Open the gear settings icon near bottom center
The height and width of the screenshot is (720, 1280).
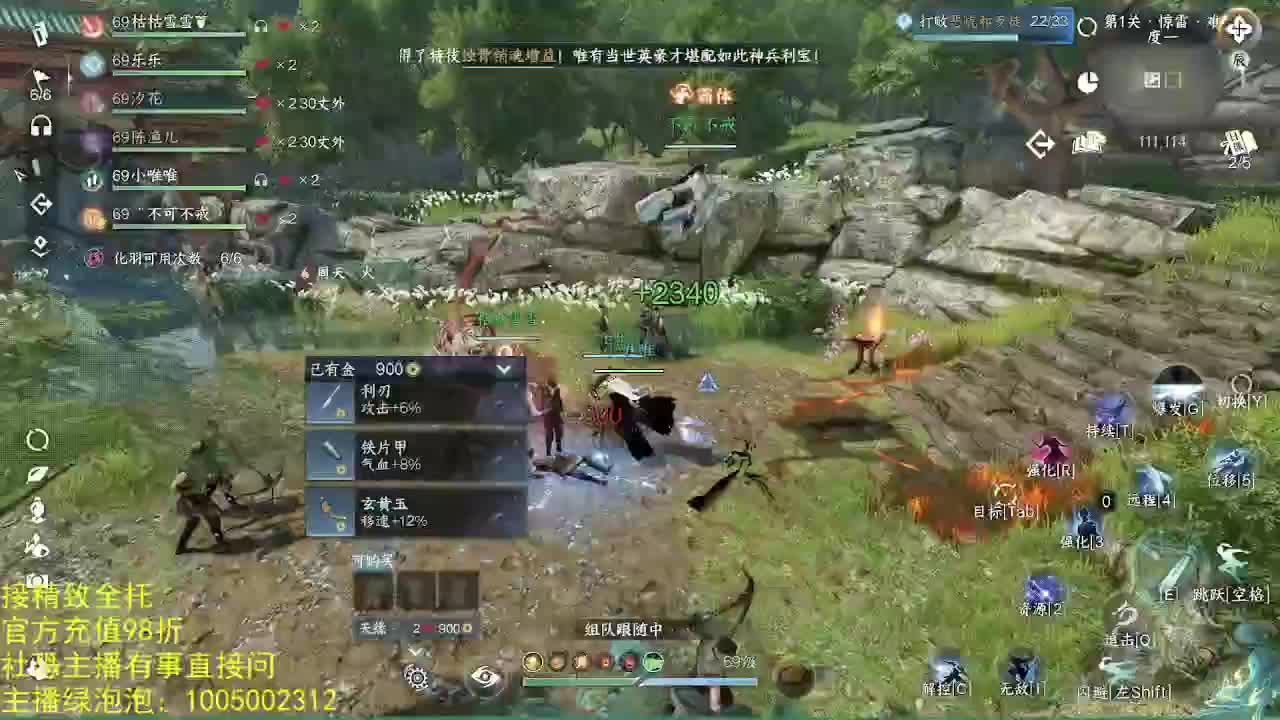coord(418,679)
